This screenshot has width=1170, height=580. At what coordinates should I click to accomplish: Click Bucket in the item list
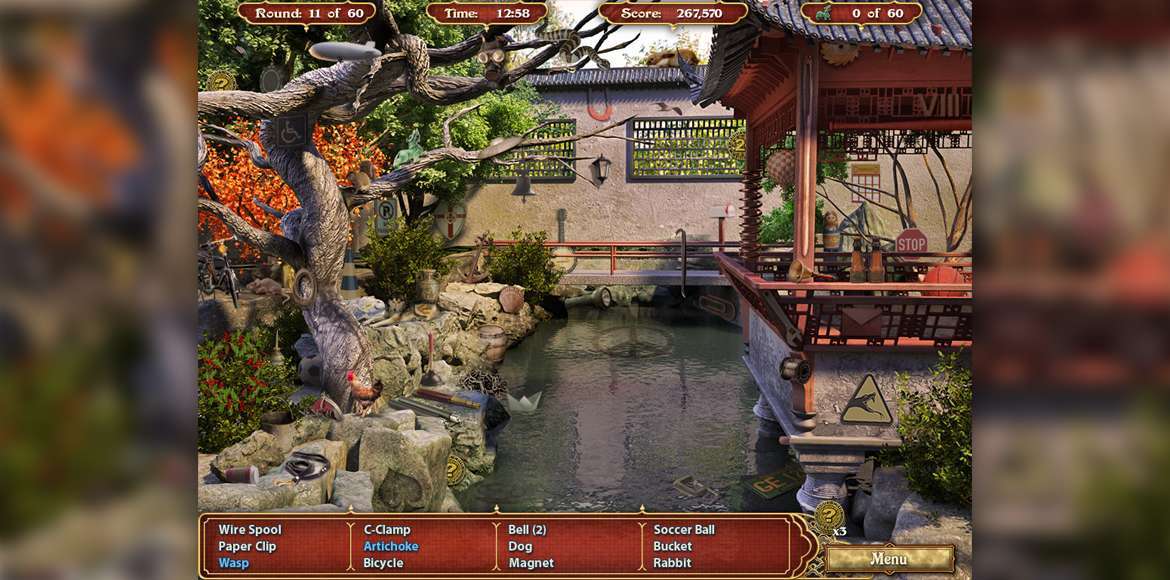pos(673,547)
